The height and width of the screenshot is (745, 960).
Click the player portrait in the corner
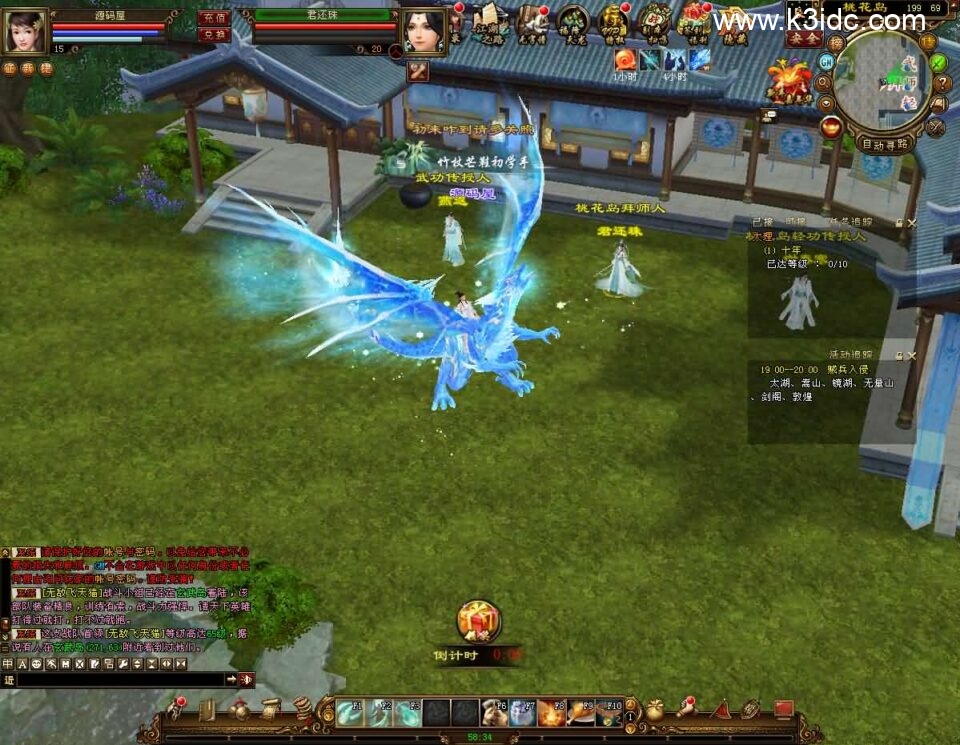(x=25, y=31)
